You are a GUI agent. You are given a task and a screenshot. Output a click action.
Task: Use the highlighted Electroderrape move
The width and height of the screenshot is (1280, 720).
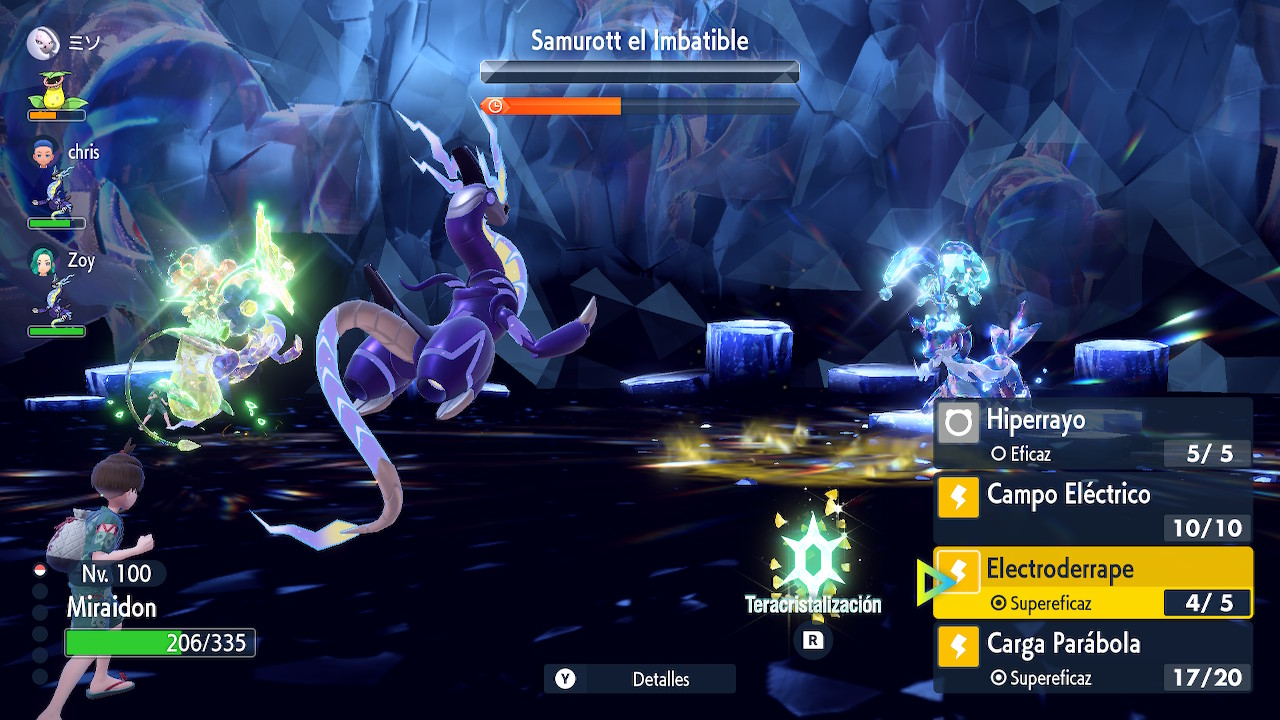click(1092, 583)
